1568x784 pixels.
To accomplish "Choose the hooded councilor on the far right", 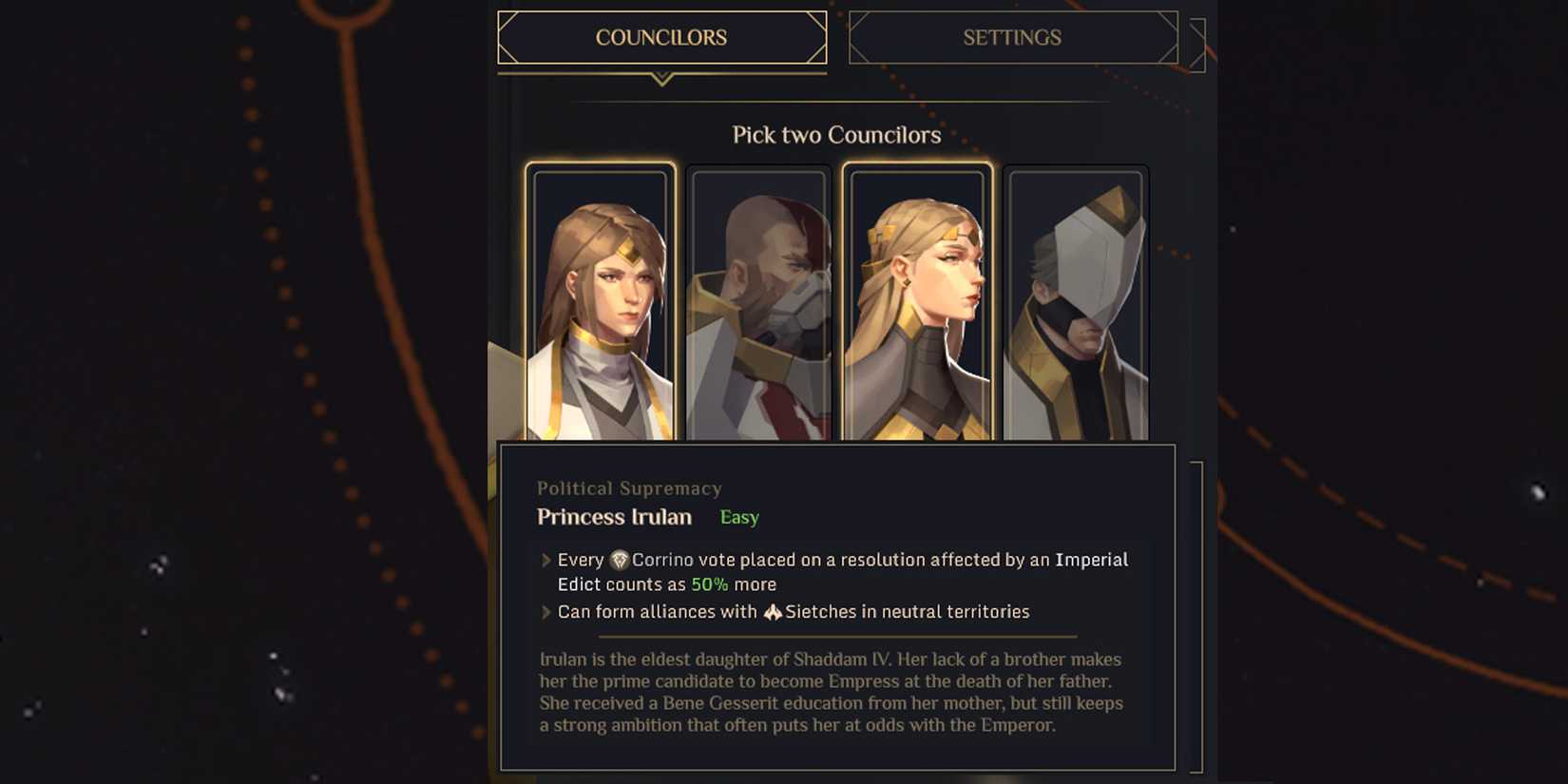I will 1075,304.
